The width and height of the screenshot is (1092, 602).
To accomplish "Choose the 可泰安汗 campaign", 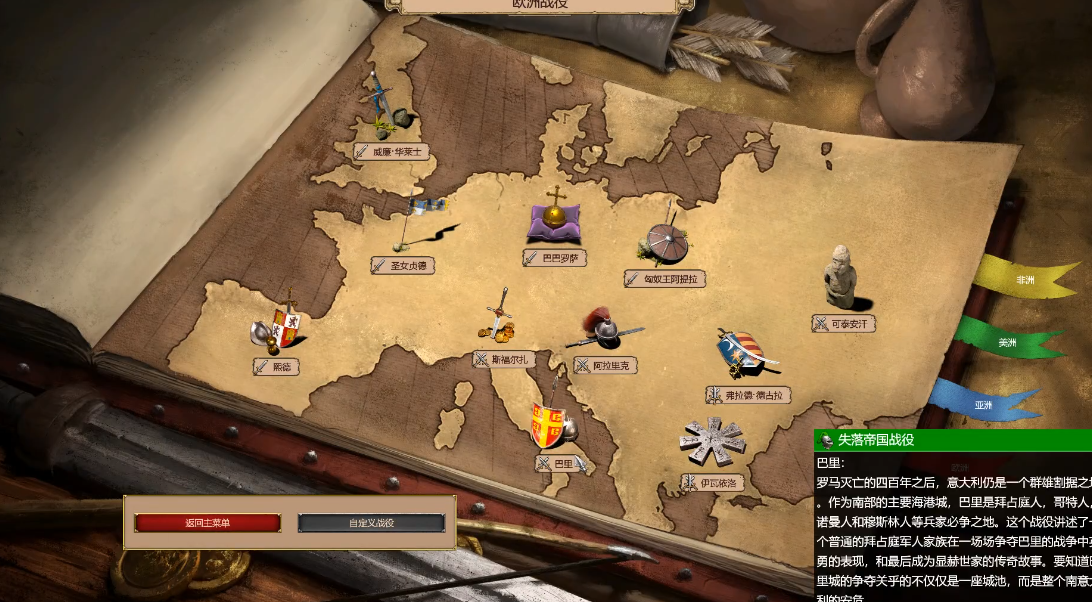I will (x=844, y=323).
